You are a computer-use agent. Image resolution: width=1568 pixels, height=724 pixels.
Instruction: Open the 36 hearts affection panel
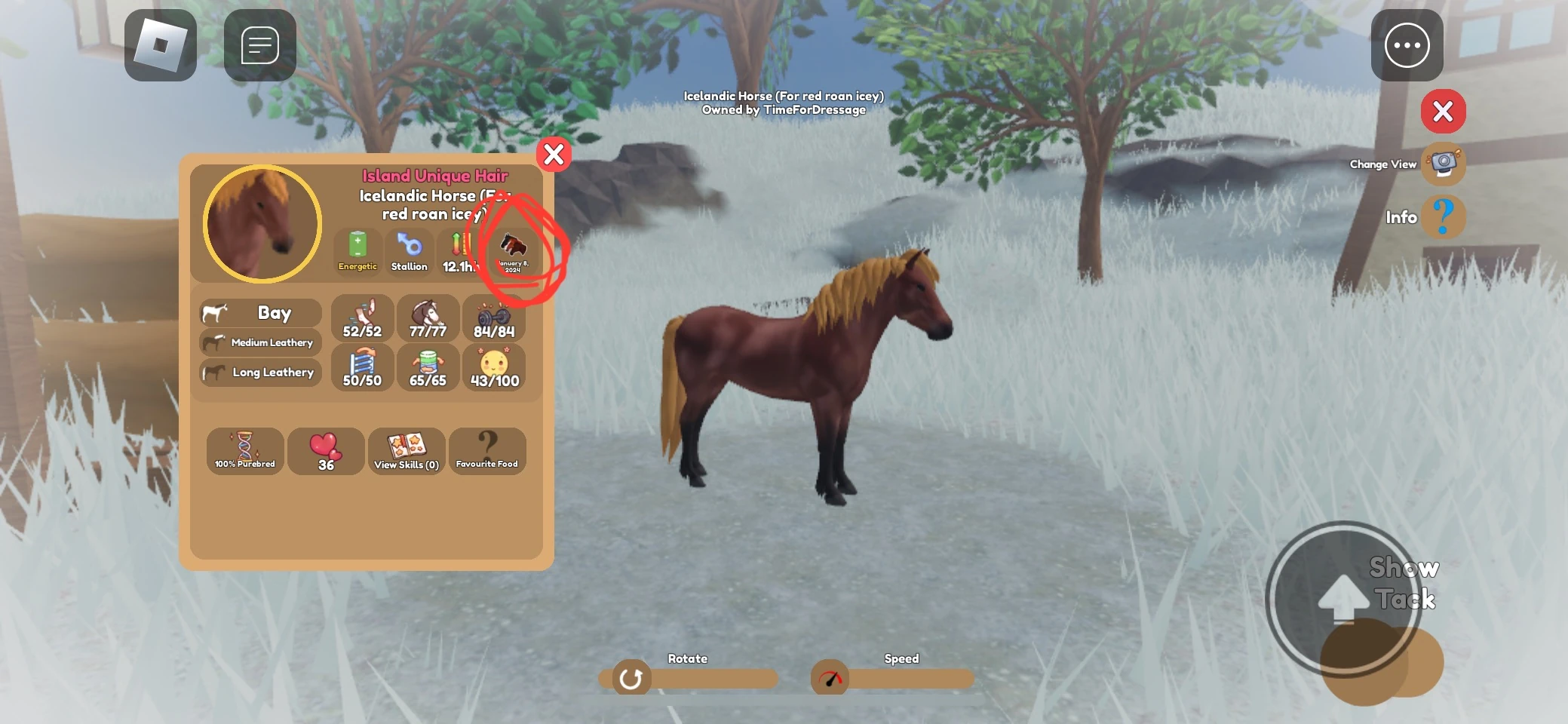coord(326,451)
